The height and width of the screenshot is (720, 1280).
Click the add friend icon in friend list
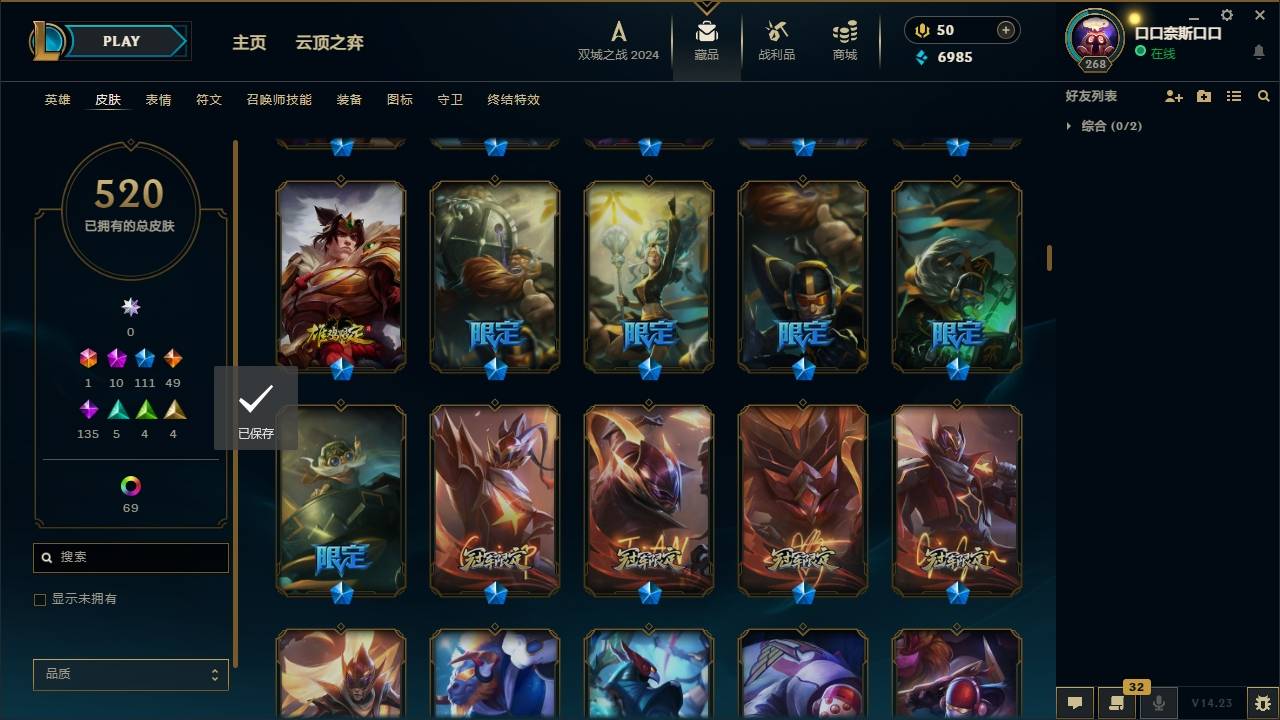pyautogui.click(x=1173, y=95)
